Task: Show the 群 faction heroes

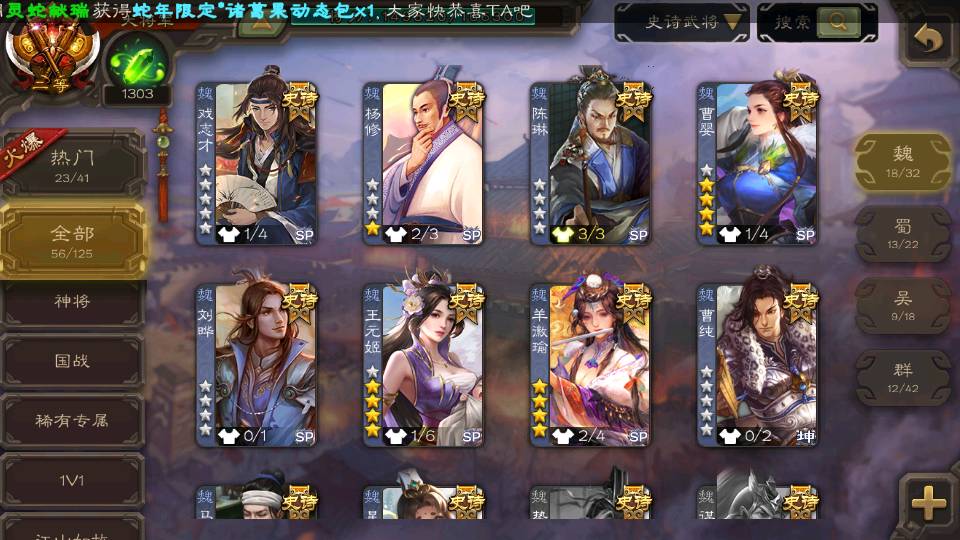Action: coord(903,376)
